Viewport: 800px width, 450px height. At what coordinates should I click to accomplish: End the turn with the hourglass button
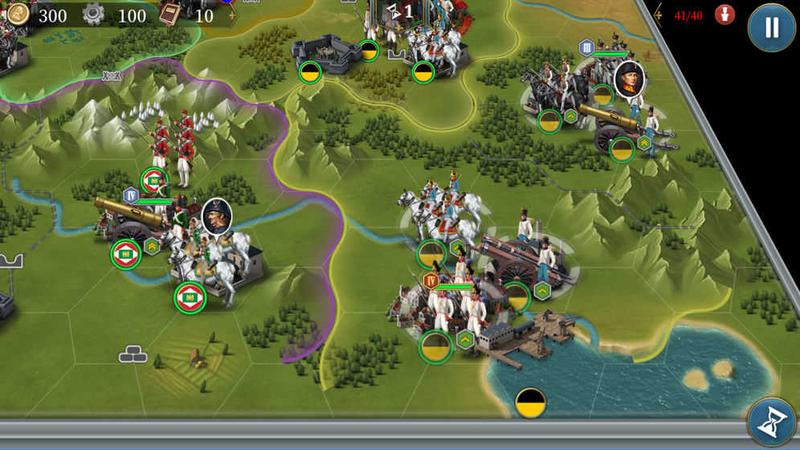tap(771, 423)
